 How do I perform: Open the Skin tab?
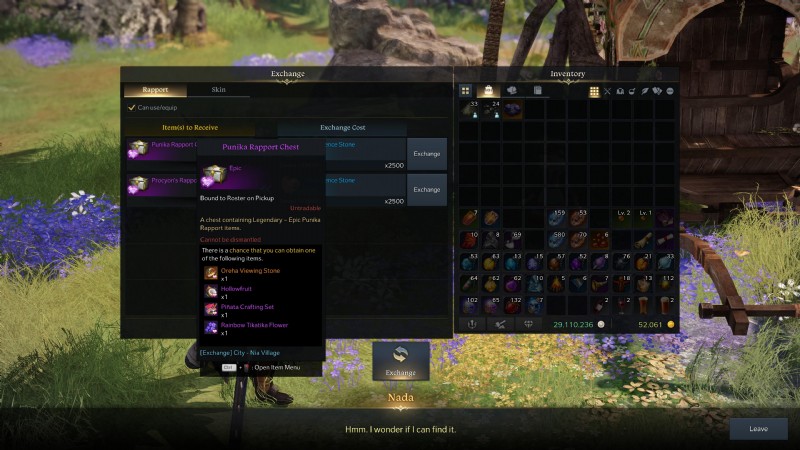(218, 90)
